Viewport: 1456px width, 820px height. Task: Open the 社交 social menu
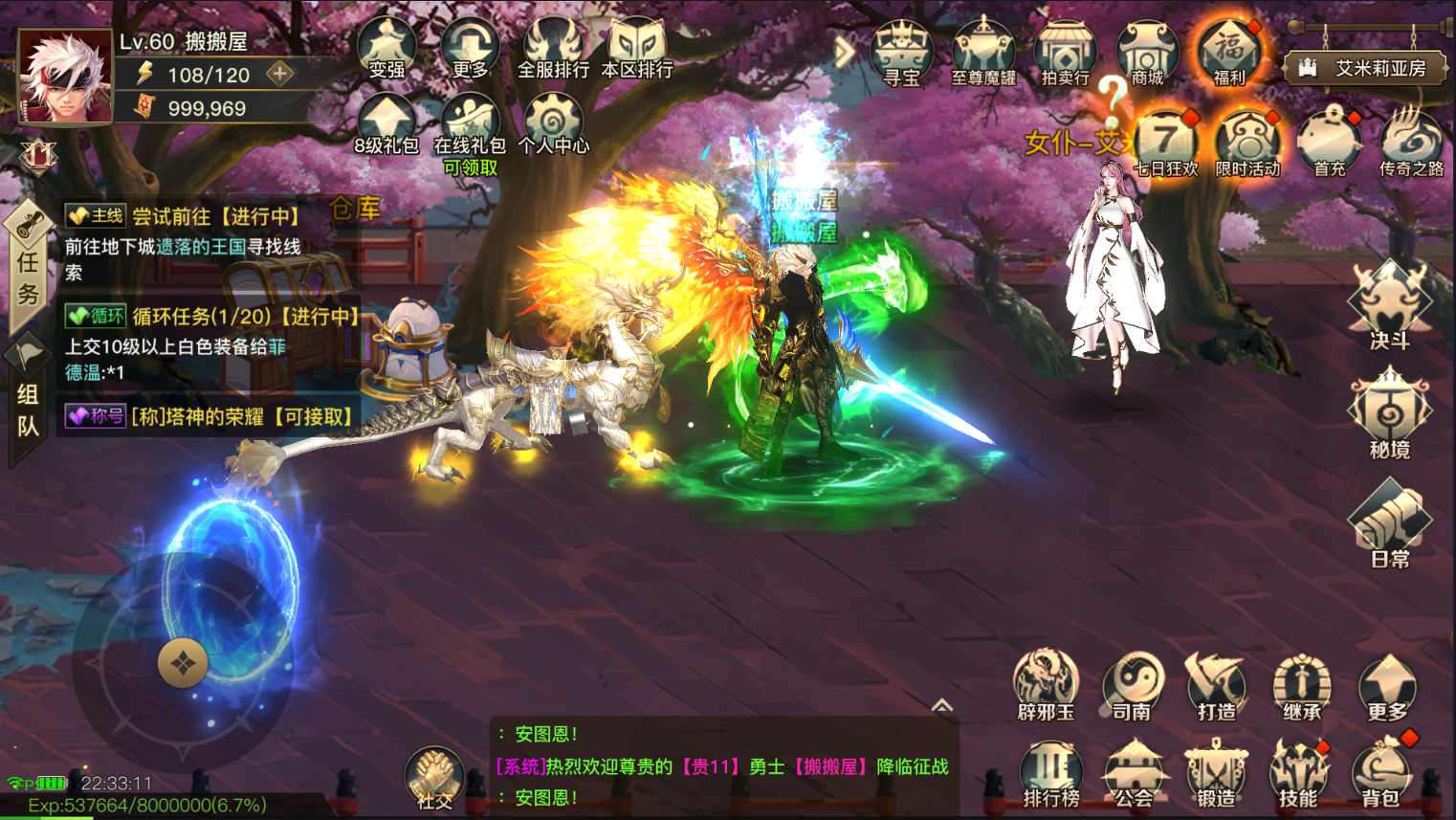pos(434,778)
